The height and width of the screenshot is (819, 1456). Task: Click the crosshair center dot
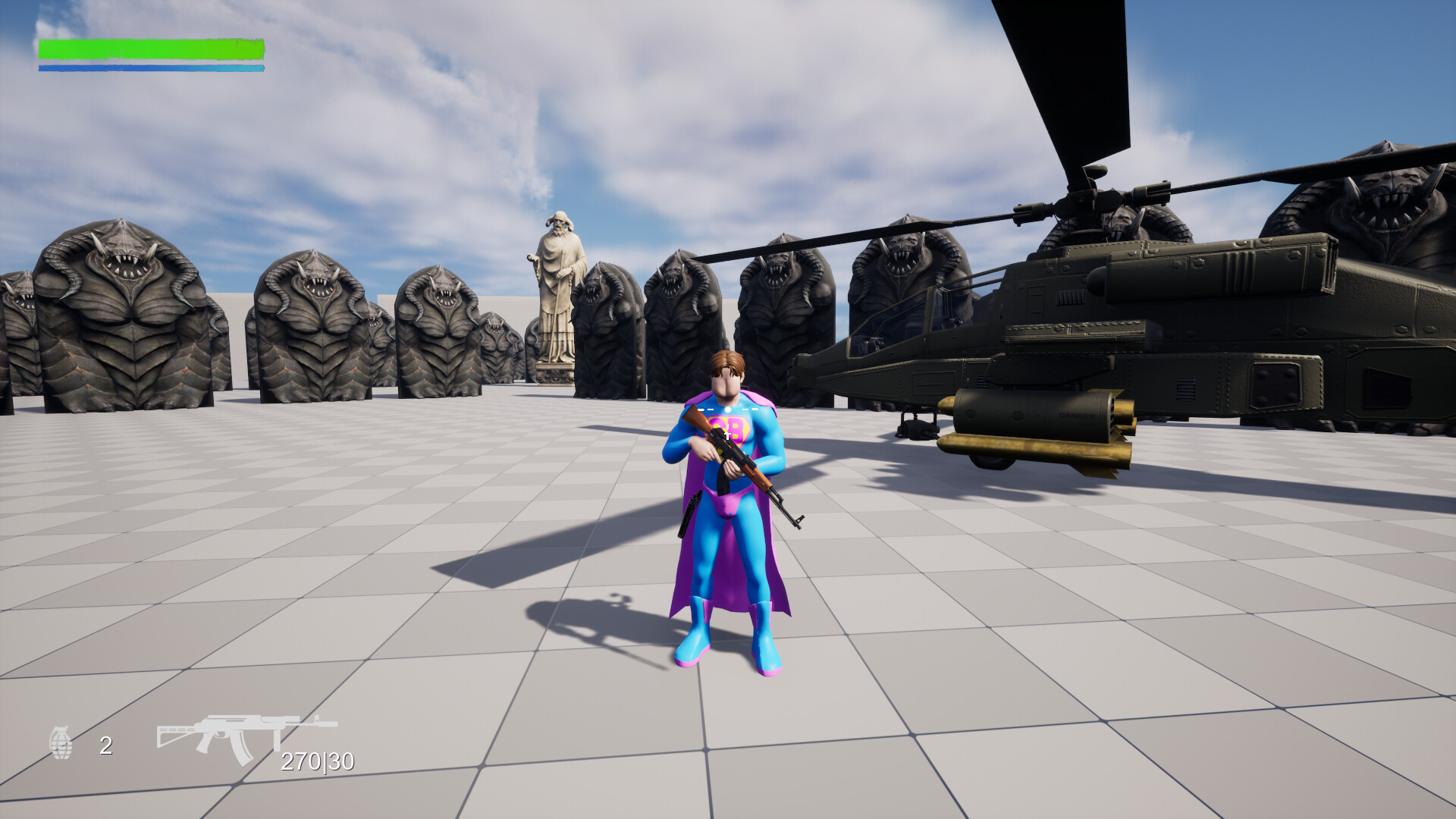(x=728, y=409)
